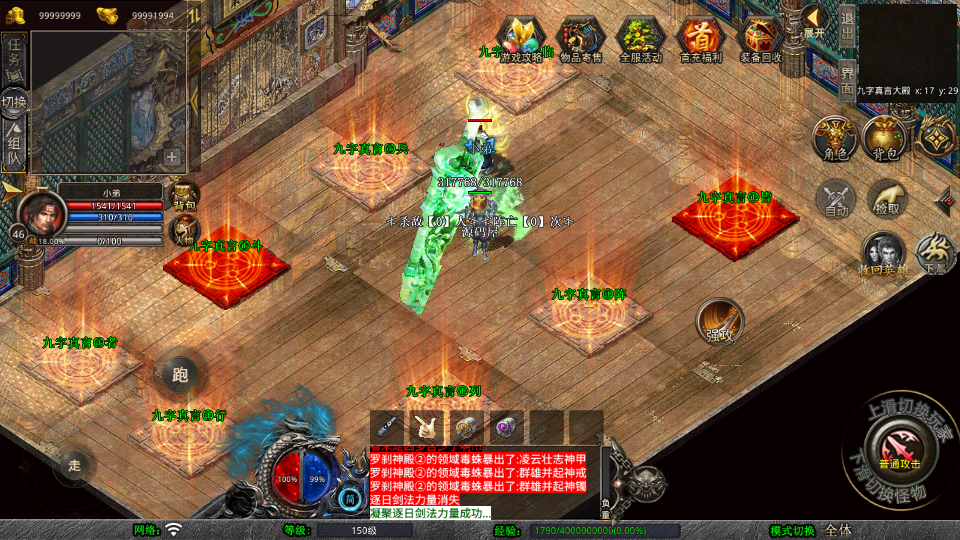This screenshot has height=540, width=960.
Task: Recall the hero with 收回英雄
Action: (x=883, y=254)
